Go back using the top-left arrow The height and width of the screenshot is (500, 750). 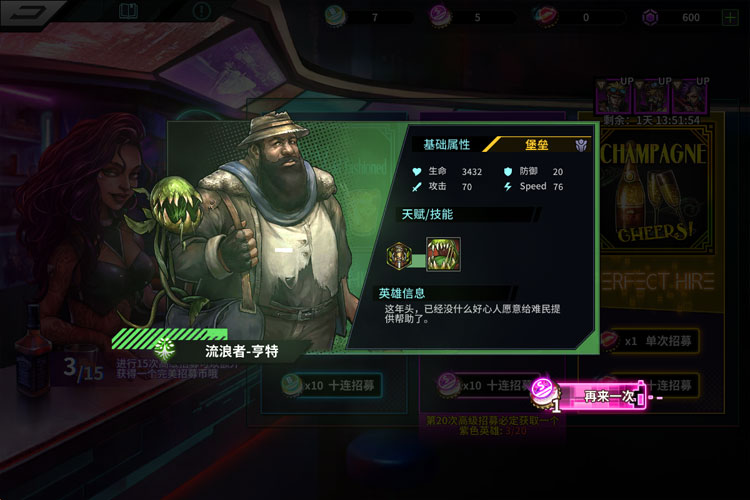36,12
